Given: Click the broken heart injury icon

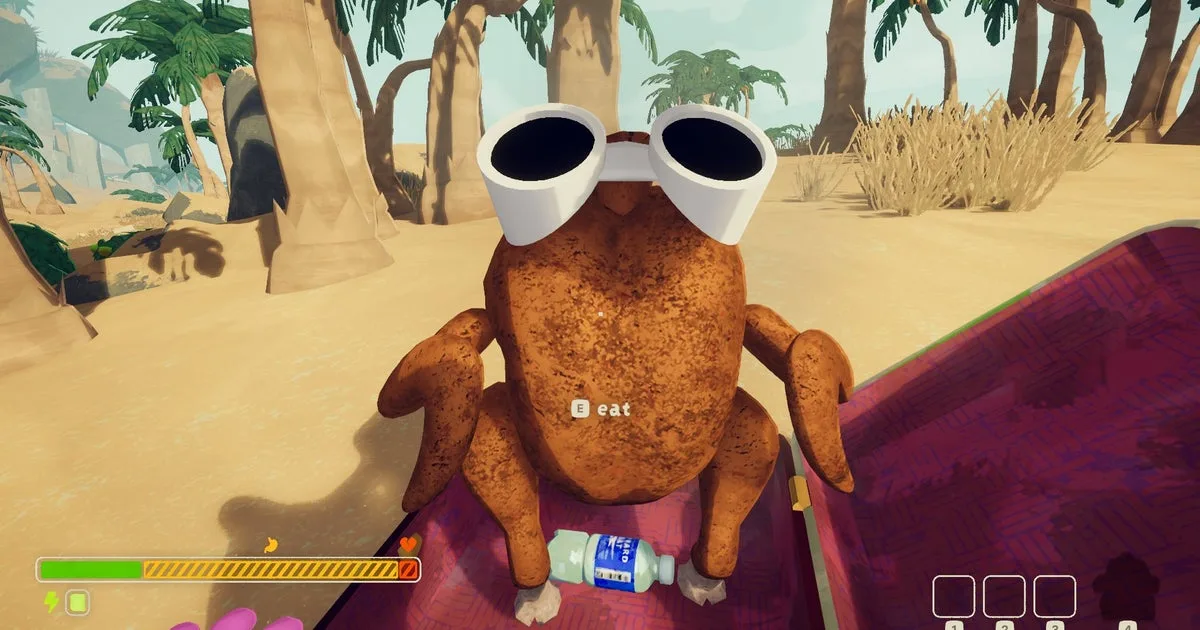Looking at the screenshot, I should (408, 545).
